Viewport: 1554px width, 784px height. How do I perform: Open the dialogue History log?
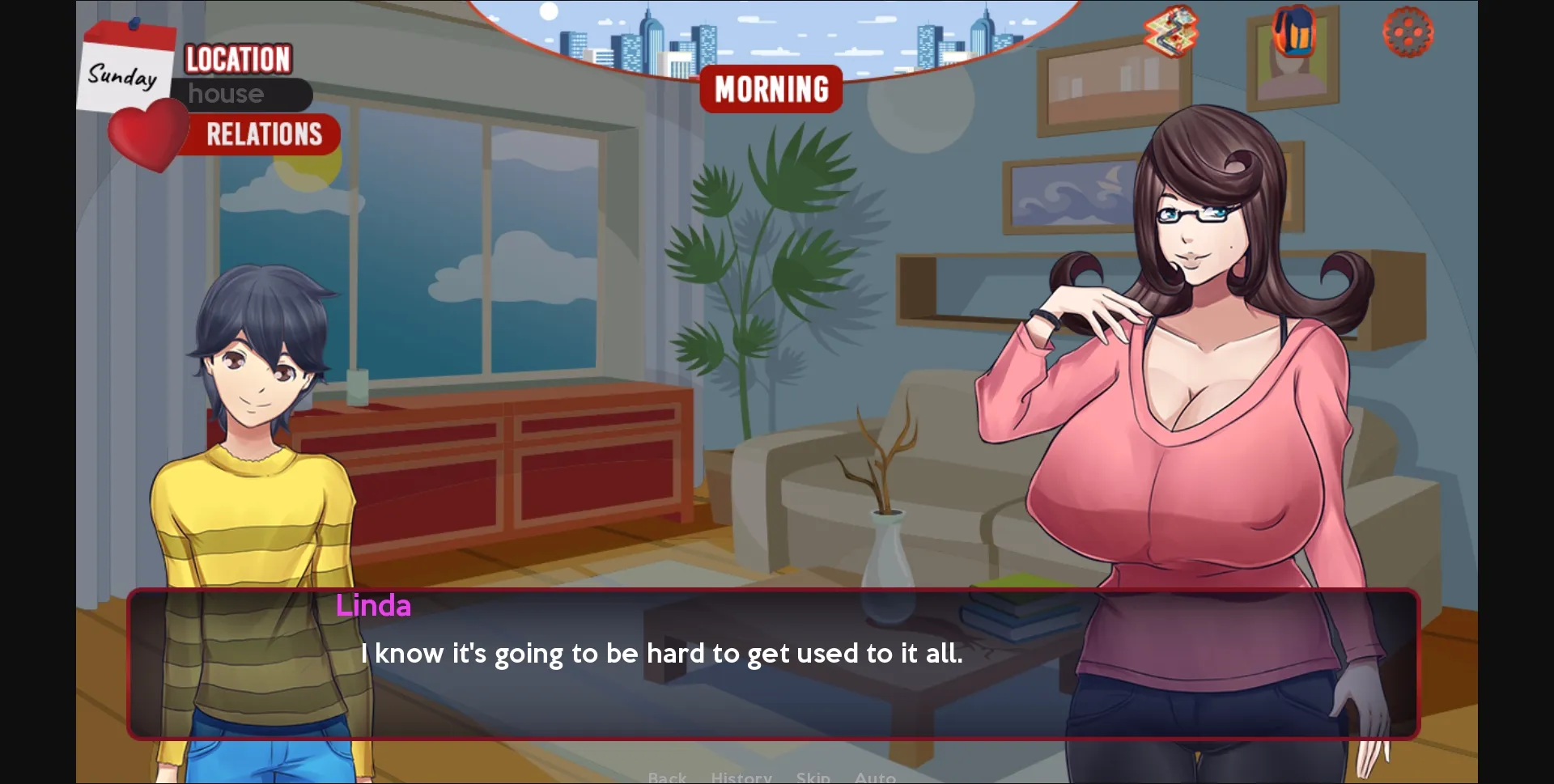741,776
